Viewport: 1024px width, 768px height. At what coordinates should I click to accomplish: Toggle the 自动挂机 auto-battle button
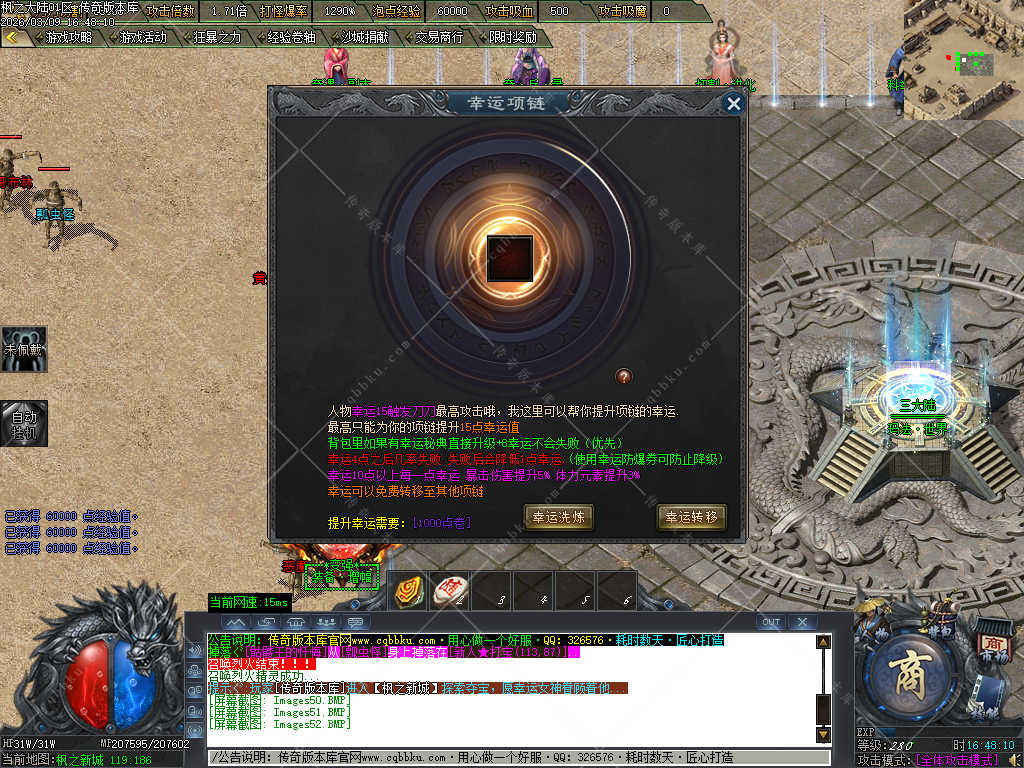pyautogui.click(x=23, y=423)
